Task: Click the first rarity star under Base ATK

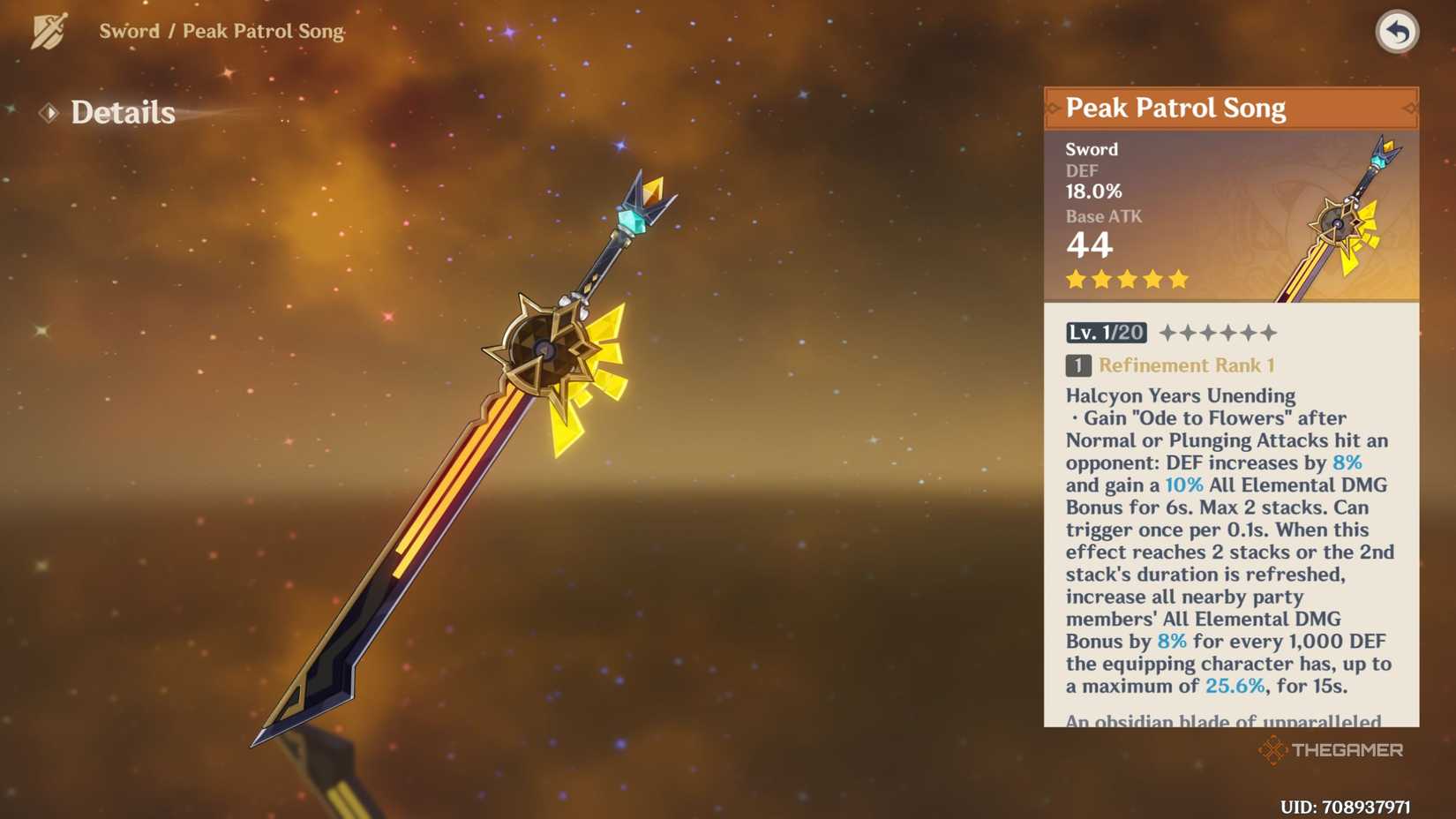Action: 1075,279
